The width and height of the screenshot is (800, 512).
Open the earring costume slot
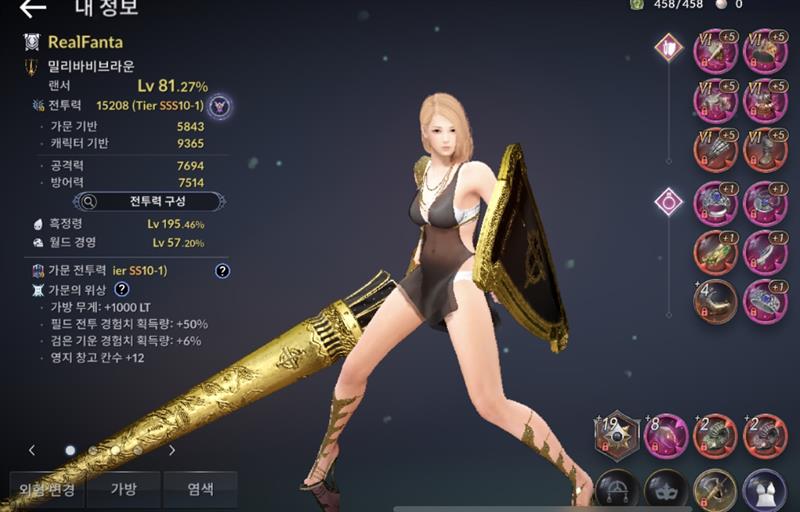point(617,490)
